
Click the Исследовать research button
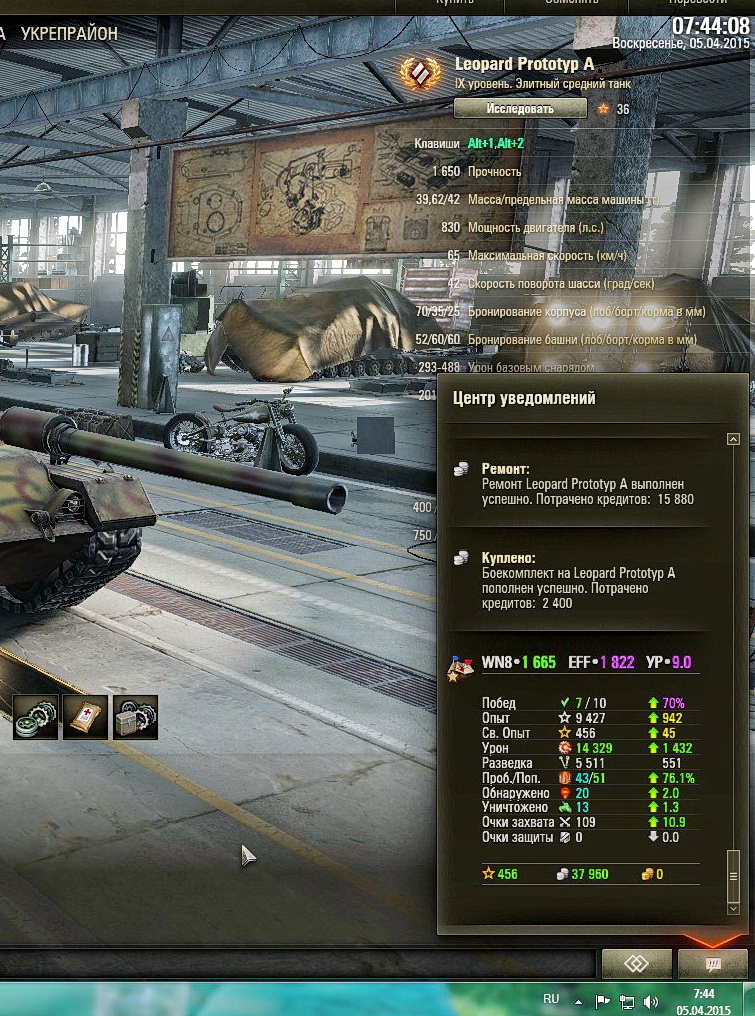pos(519,108)
